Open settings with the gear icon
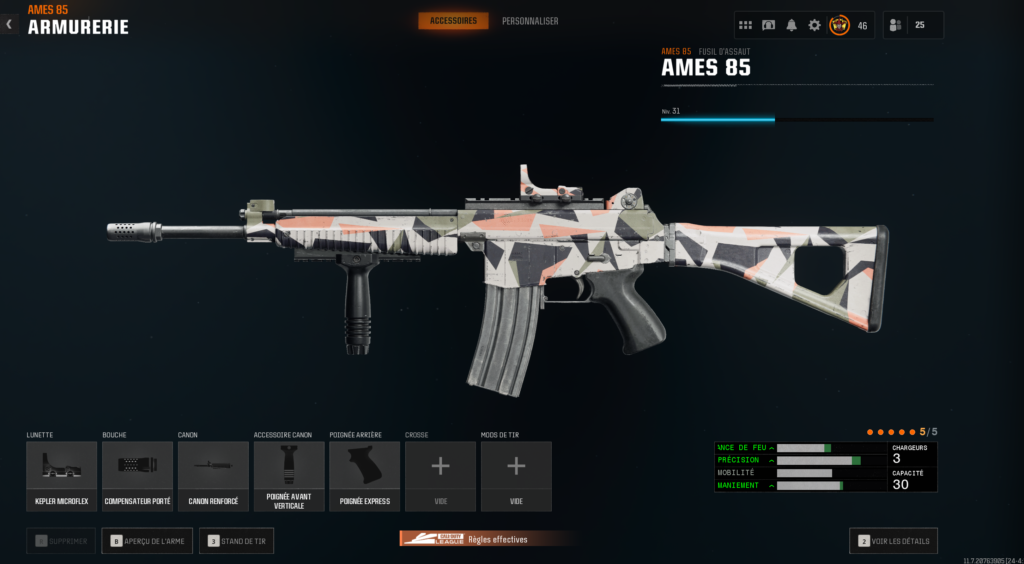The image size is (1024, 564). click(814, 25)
